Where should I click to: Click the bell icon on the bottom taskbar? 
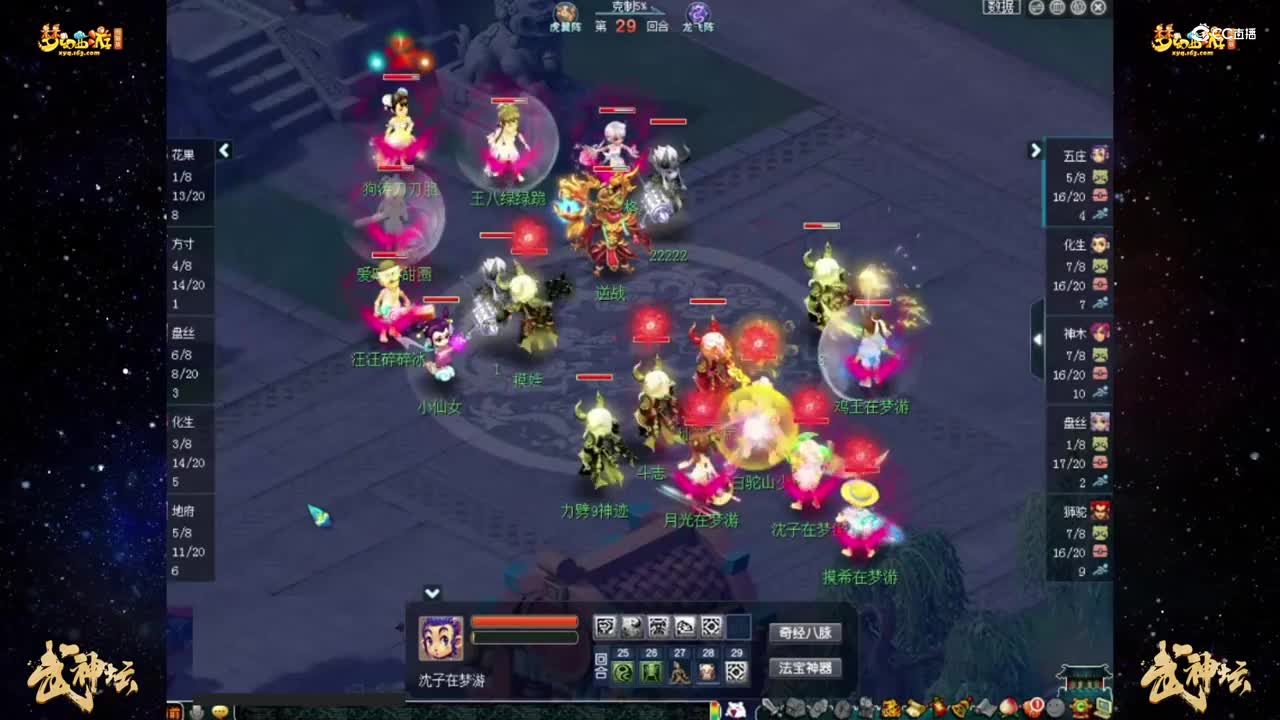(x=960, y=710)
